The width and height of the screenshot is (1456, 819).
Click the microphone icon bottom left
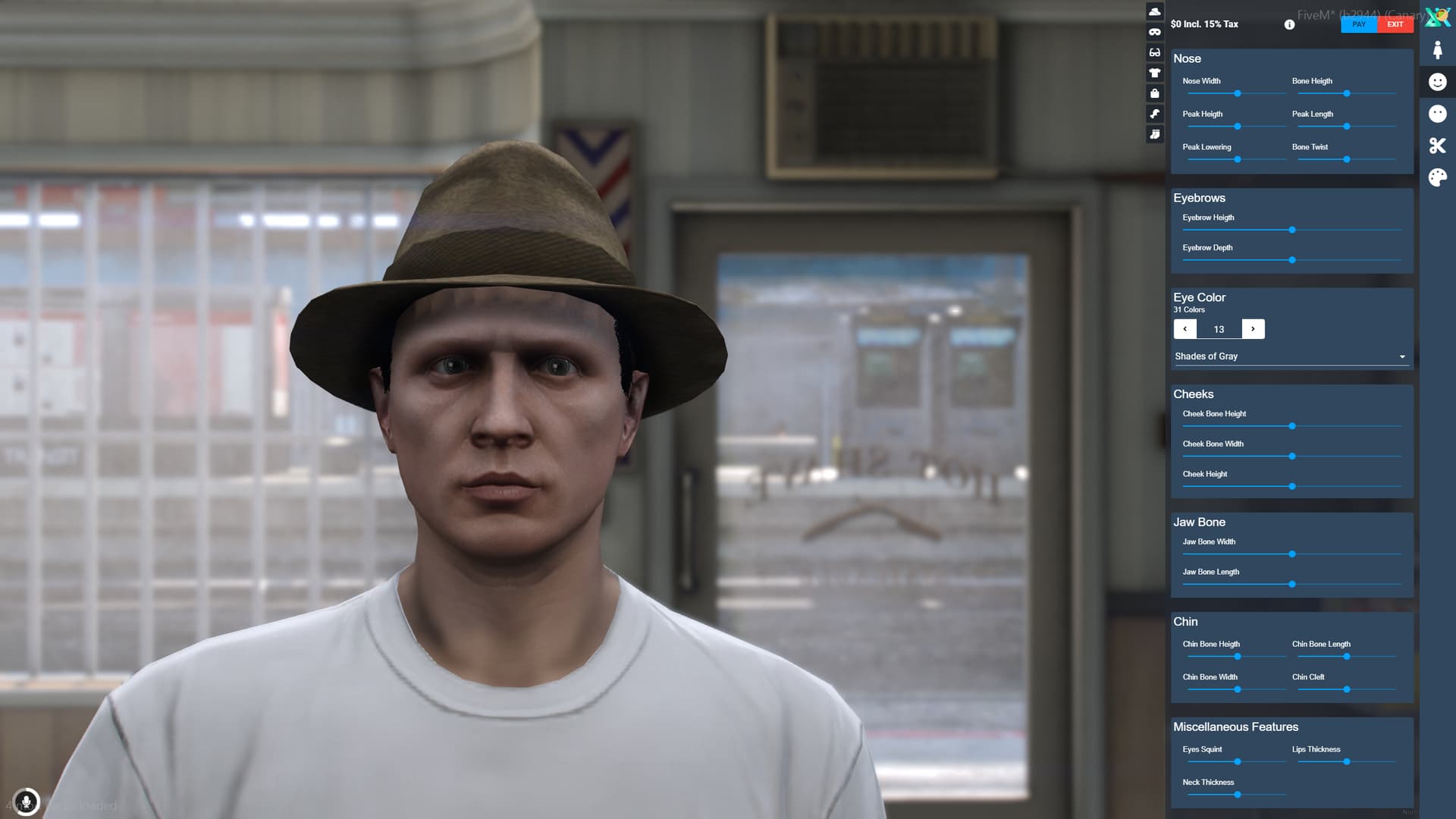click(x=27, y=802)
